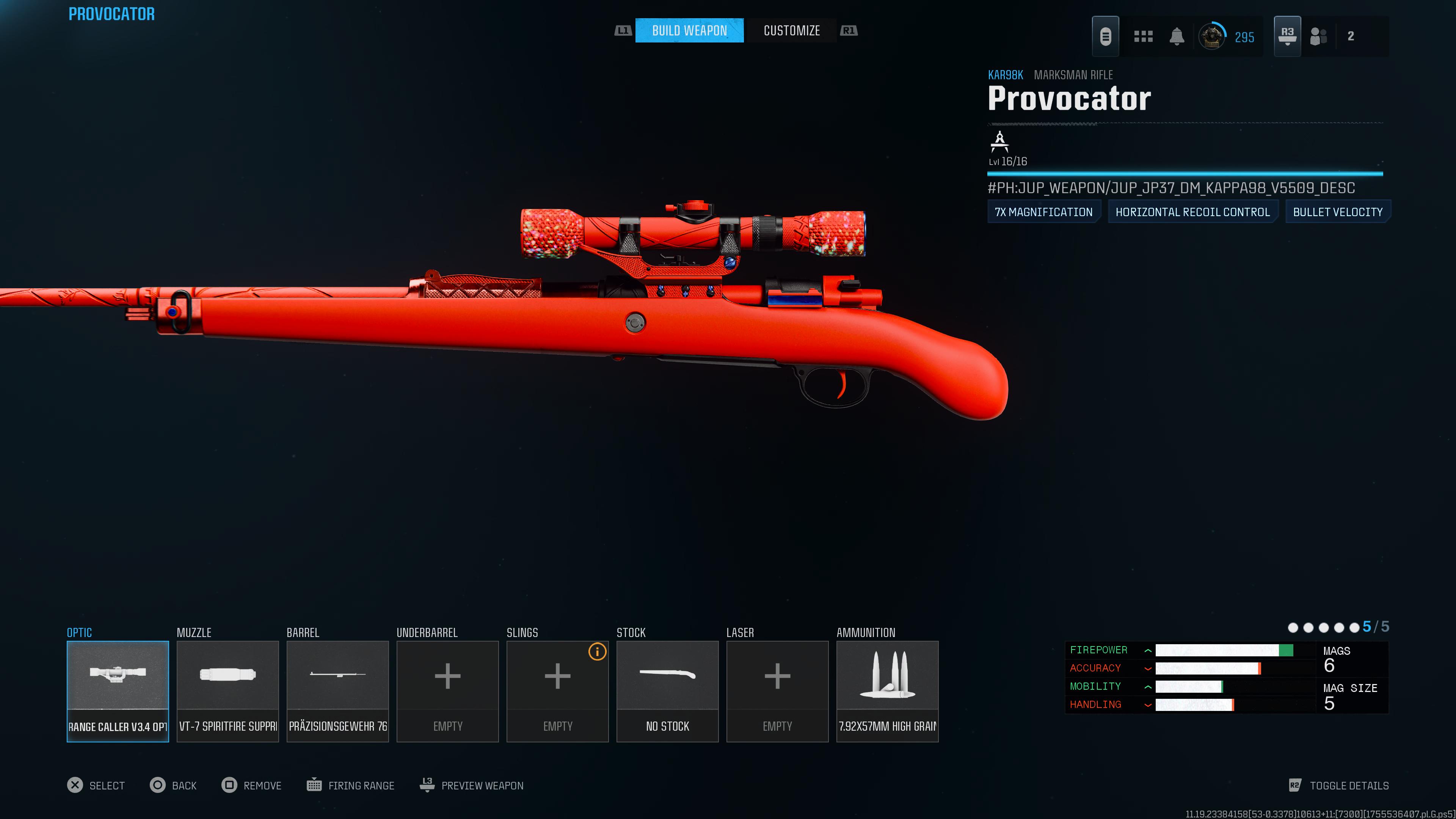Add an attachment to the Underbarrel slot
This screenshot has width=1456, height=819.
click(x=448, y=691)
